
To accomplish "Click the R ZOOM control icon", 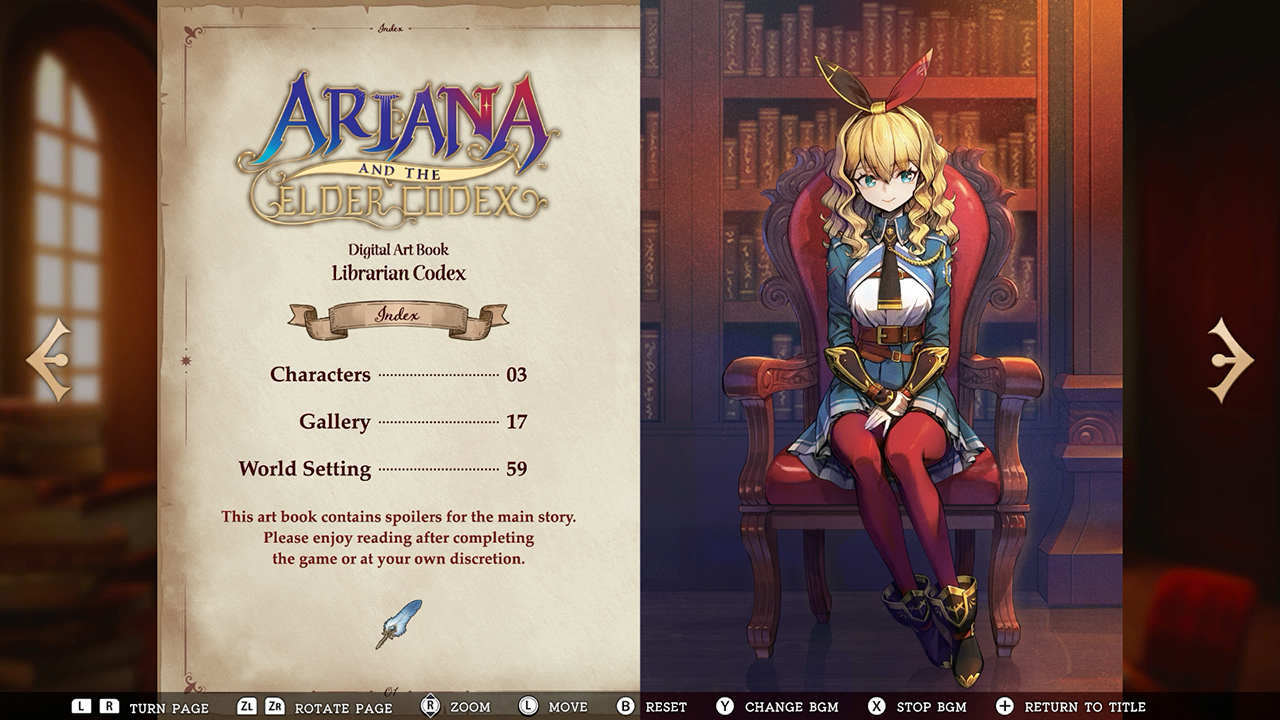I will tap(430, 706).
